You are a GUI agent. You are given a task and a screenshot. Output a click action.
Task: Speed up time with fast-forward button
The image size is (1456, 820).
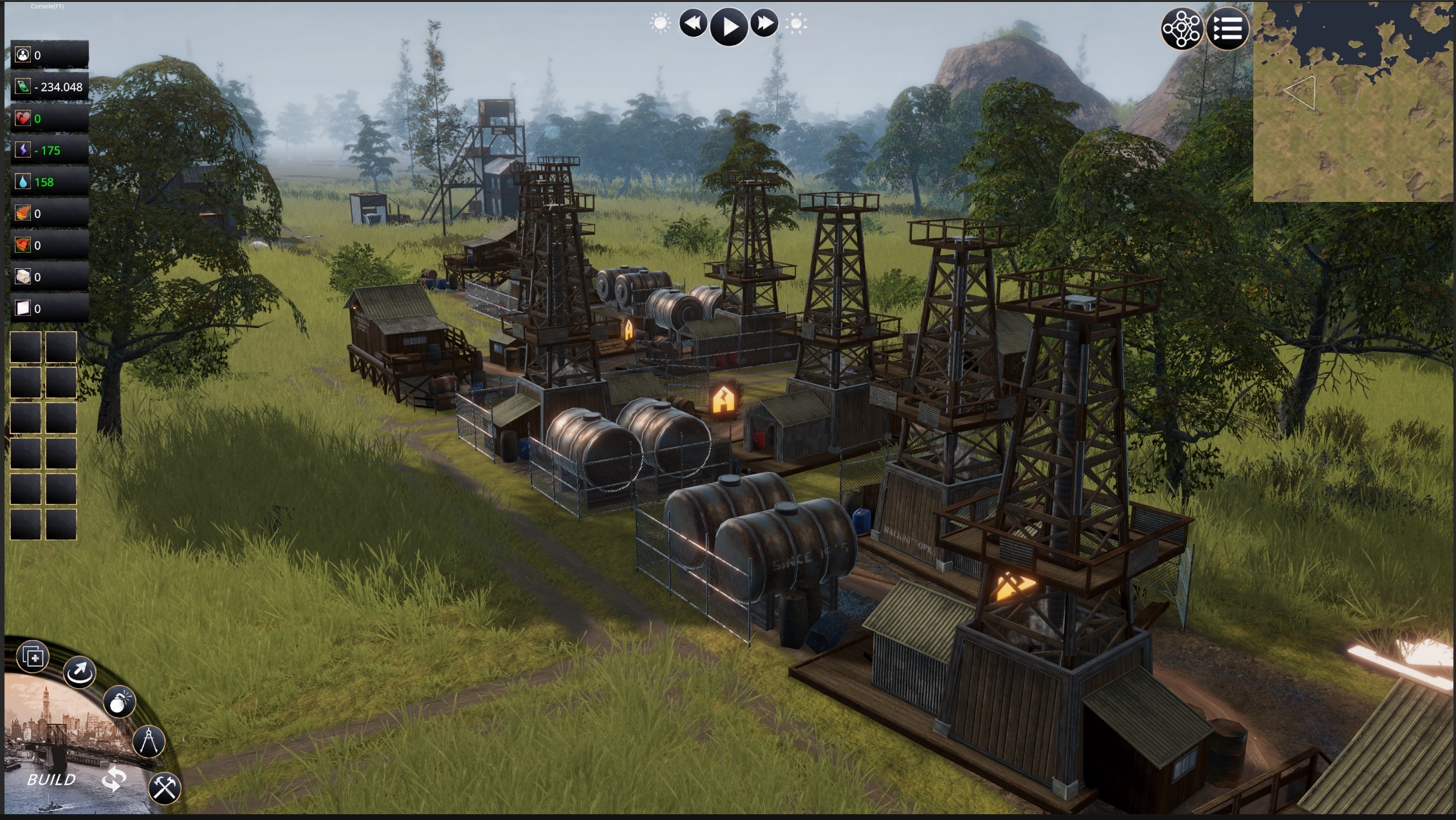coord(764,24)
